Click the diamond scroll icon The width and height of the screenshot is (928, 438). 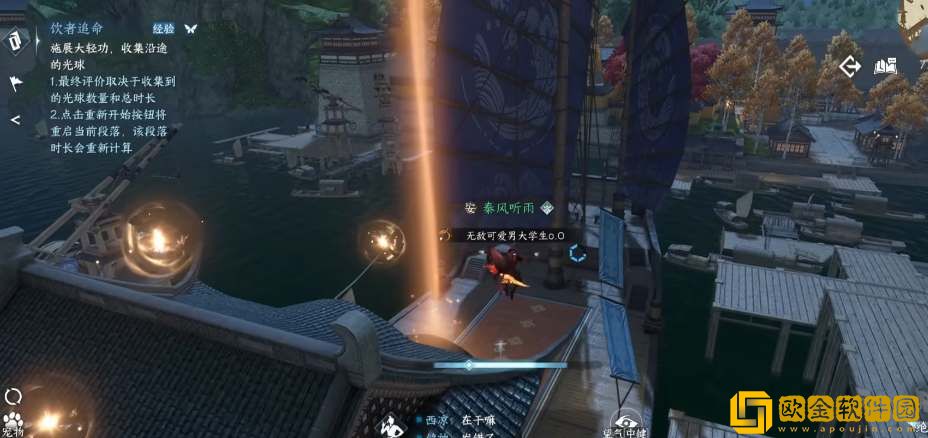(16, 41)
